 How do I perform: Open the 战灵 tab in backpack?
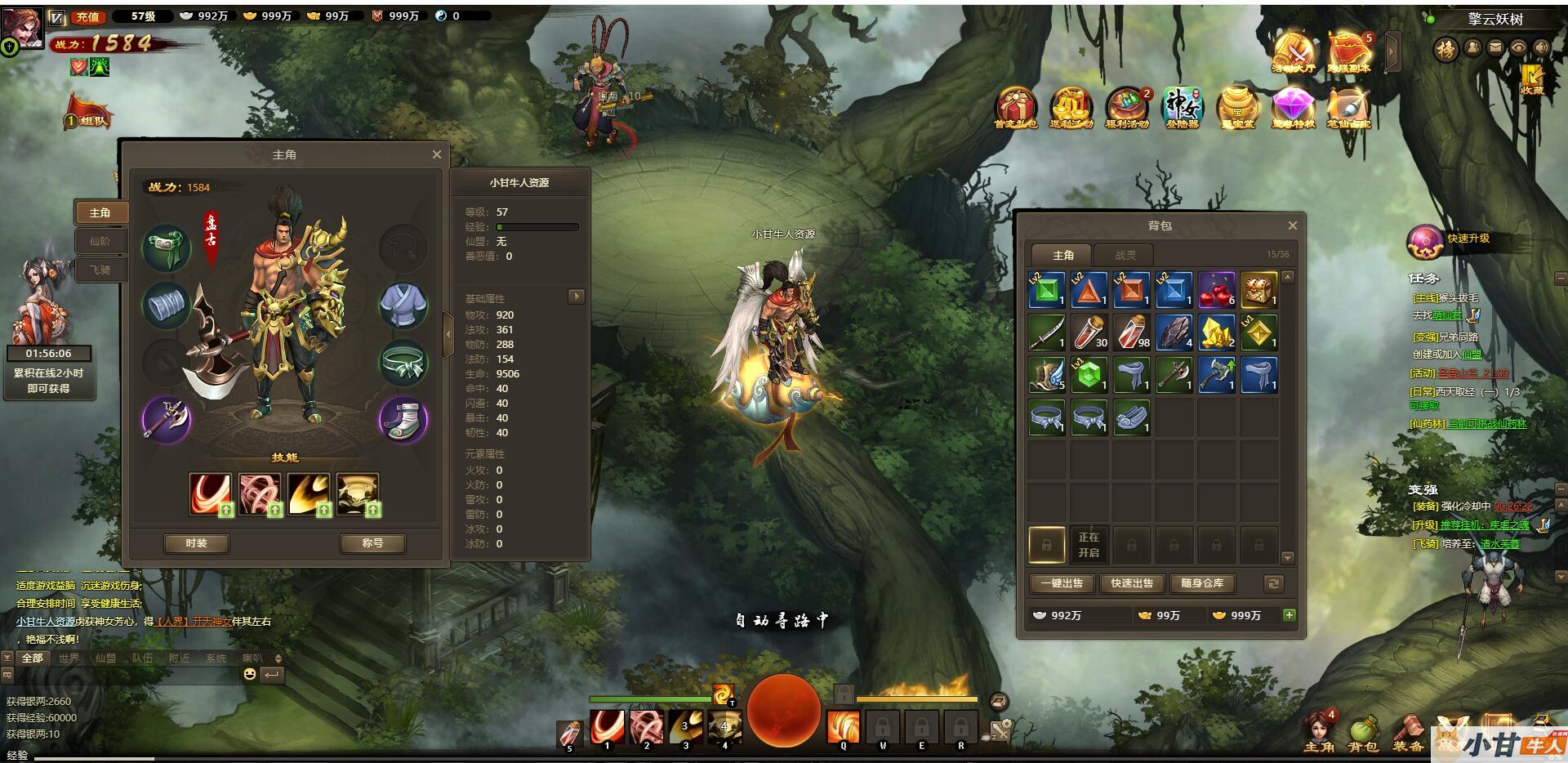pos(1125,255)
